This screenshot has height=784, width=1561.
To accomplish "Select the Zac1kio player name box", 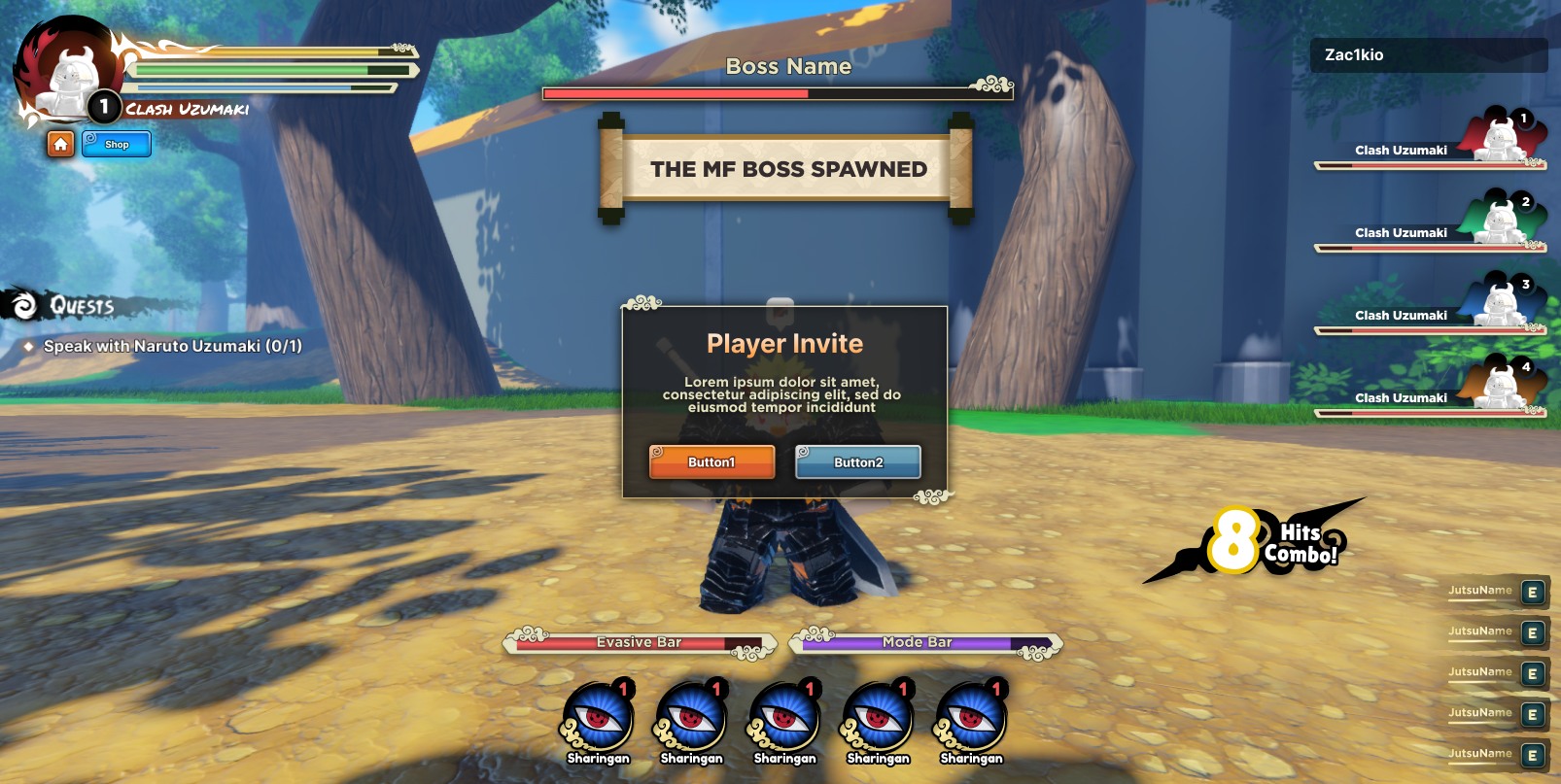I will point(1428,55).
